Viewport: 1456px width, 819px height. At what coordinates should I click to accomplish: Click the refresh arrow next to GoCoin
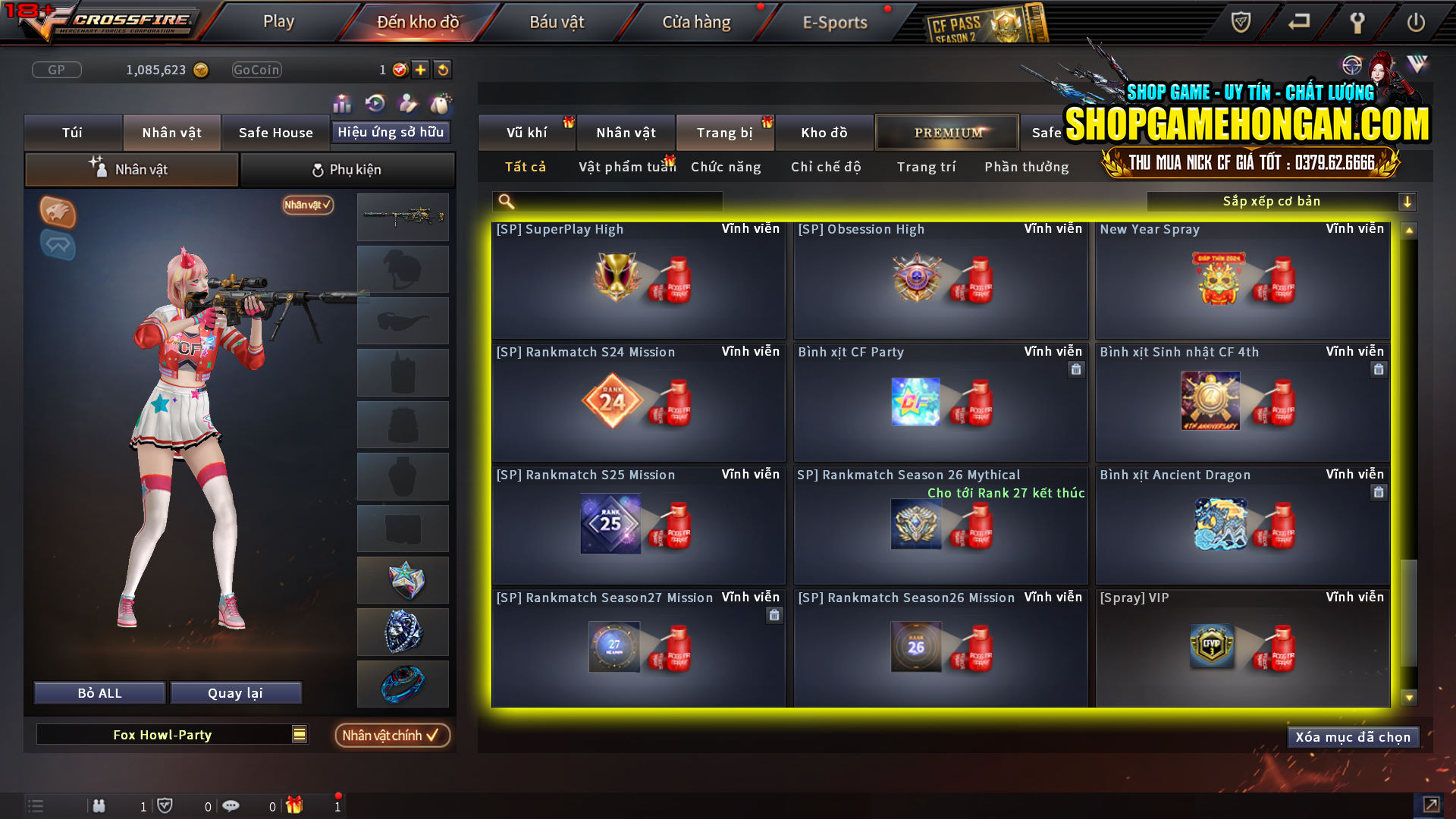pos(444,69)
